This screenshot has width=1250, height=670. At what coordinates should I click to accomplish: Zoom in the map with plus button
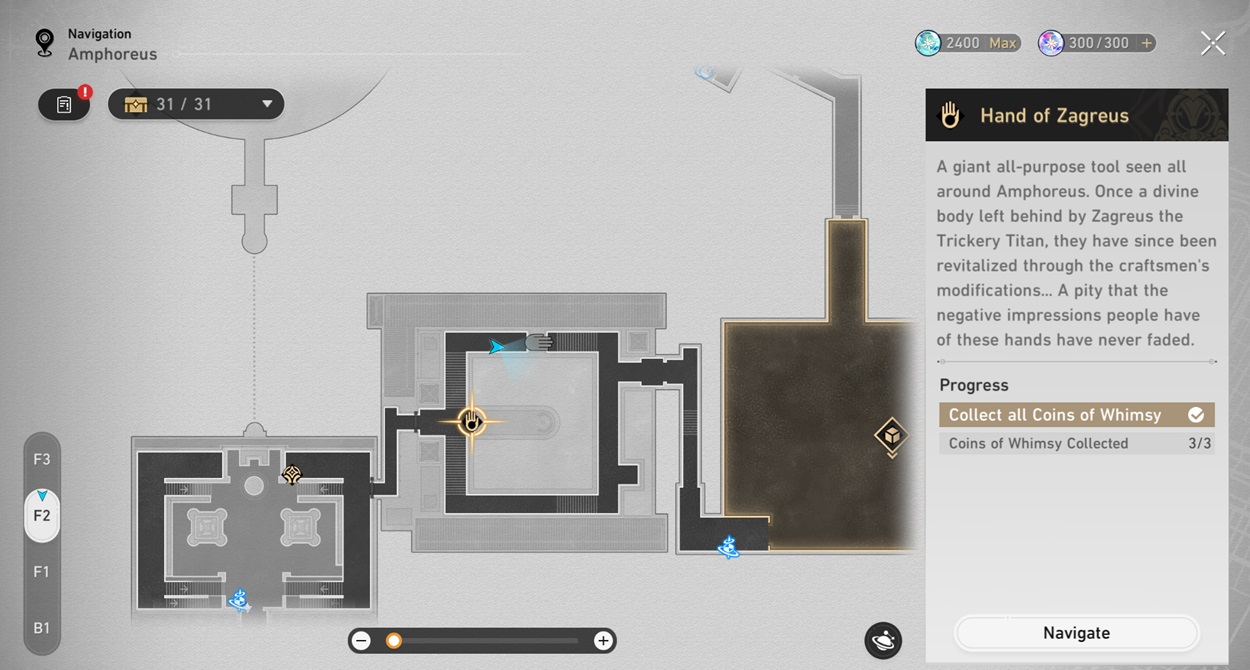pyautogui.click(x=603, y=641)
